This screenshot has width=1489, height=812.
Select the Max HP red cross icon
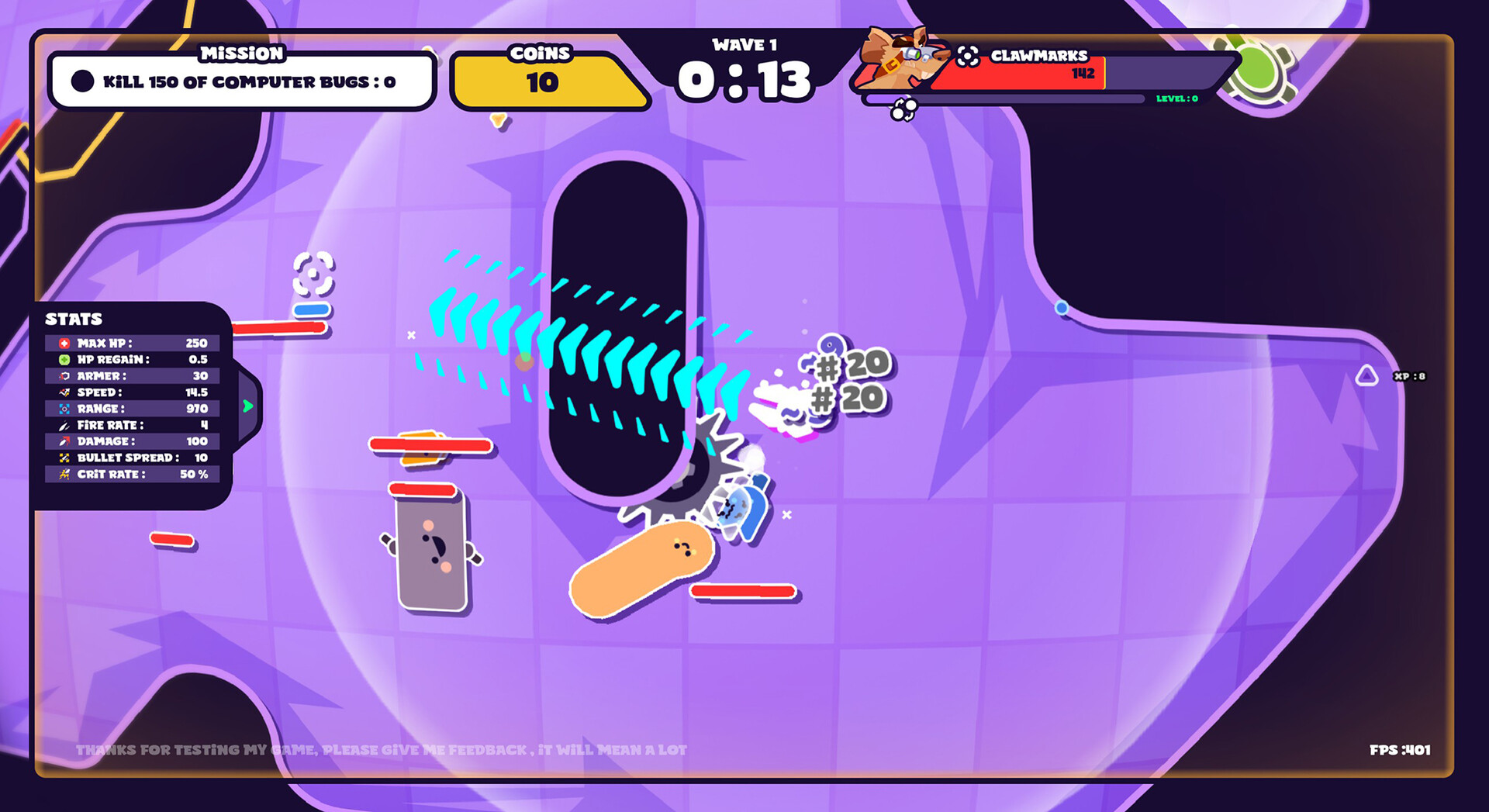click(x=66, y=343)
